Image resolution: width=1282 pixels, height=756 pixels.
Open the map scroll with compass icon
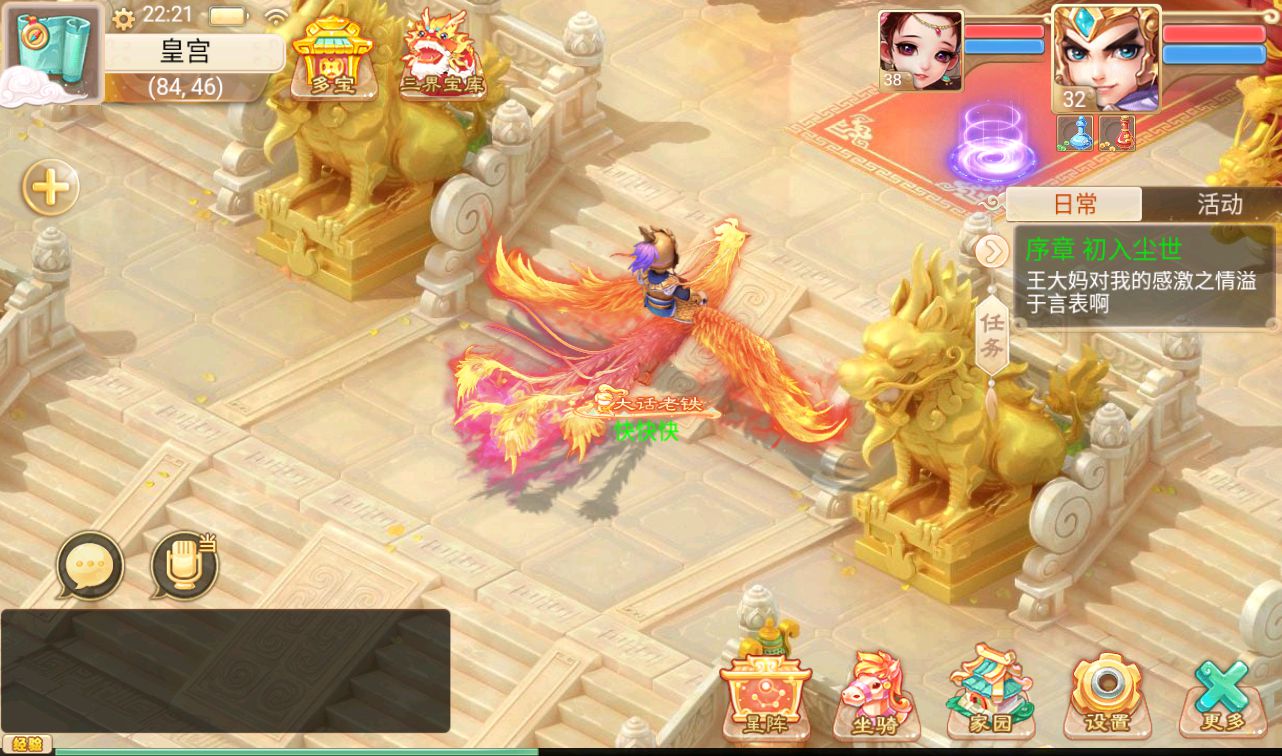[x=53, y=52]
